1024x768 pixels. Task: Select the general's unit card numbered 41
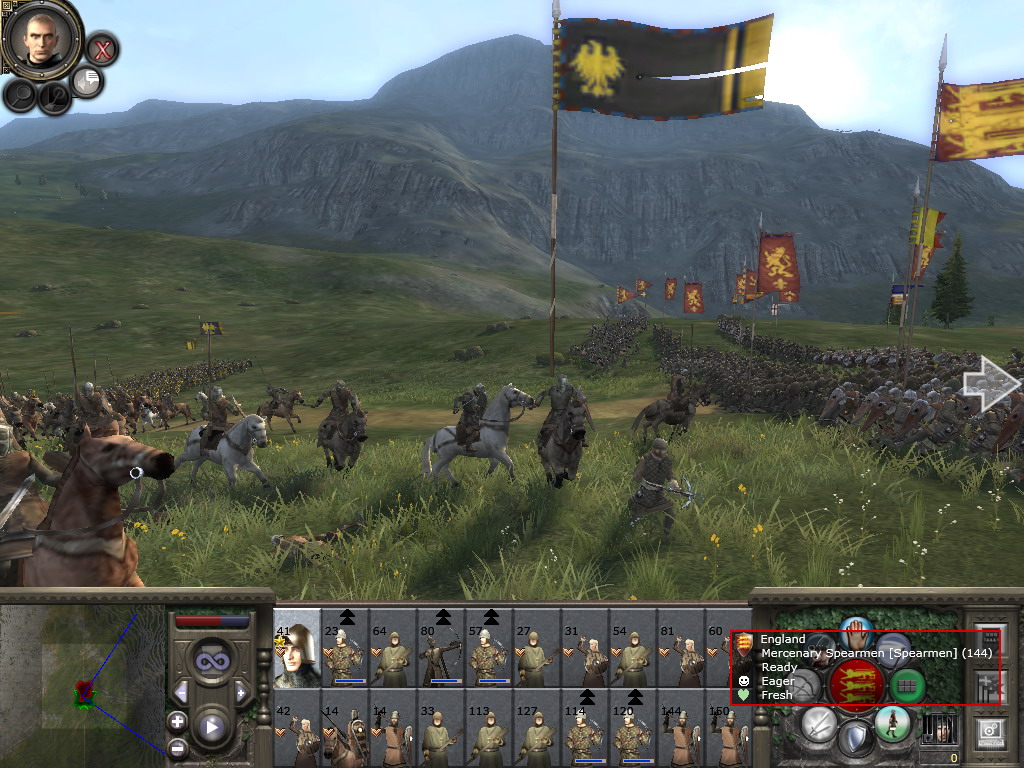tap(297, 648)
